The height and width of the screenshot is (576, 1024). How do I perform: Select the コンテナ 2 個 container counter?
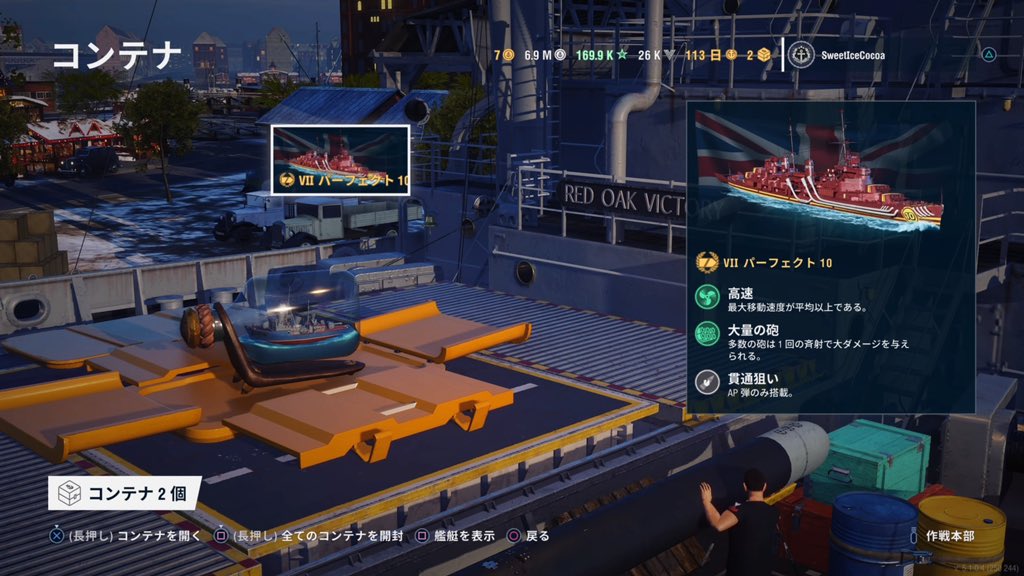(x=124, y=493)
